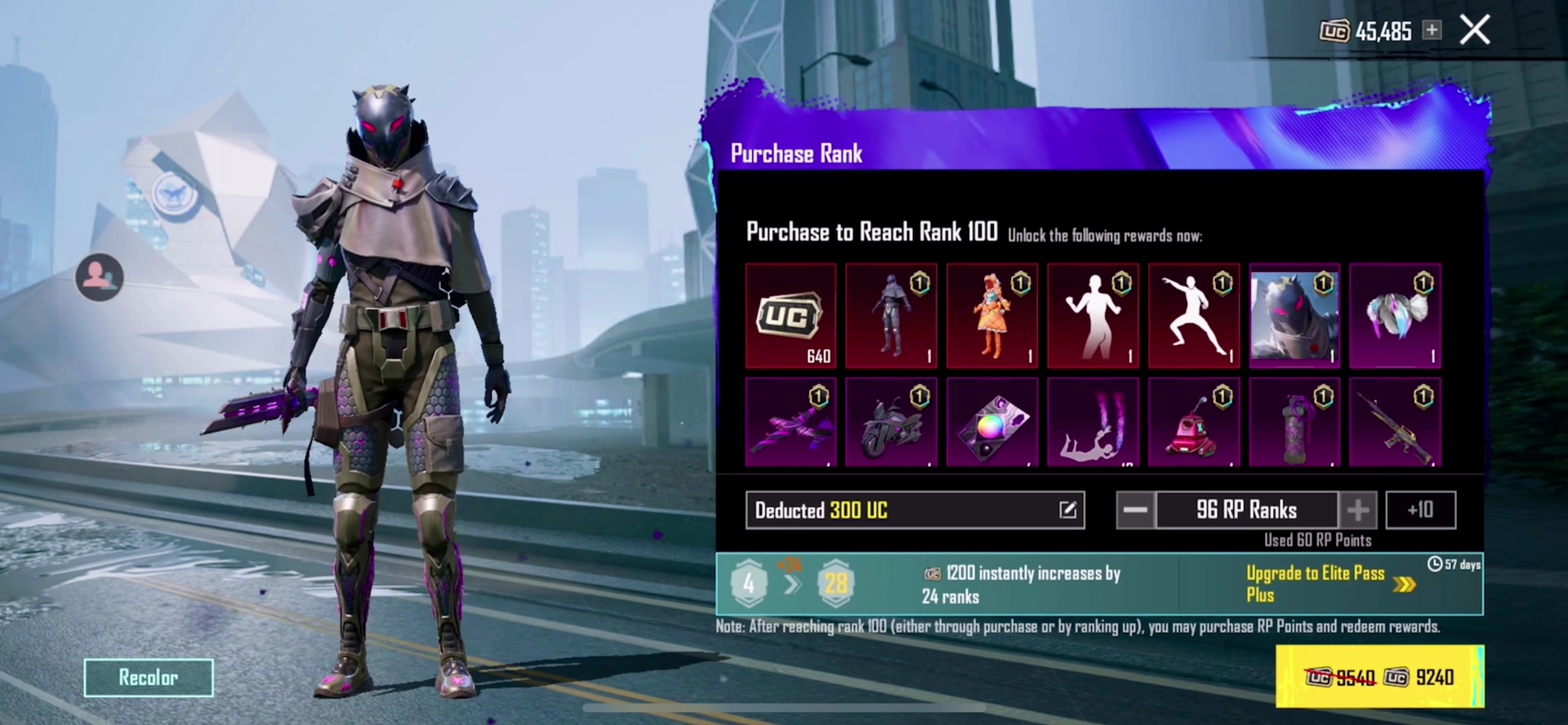Select the red-eyed helmet reward tile
1568x725 pixels.
(1294, 315)
